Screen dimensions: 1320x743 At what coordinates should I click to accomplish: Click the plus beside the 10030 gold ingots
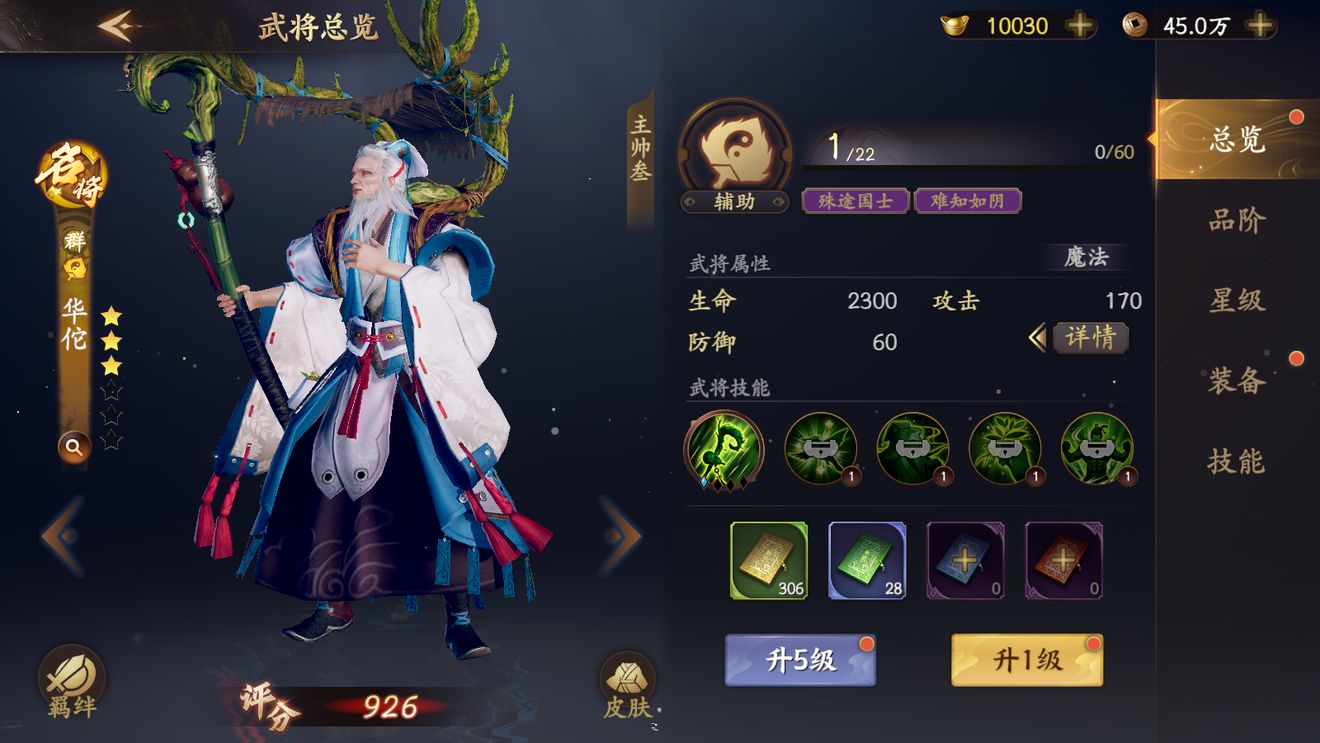pyautogui.click(x=1082, y=26)
